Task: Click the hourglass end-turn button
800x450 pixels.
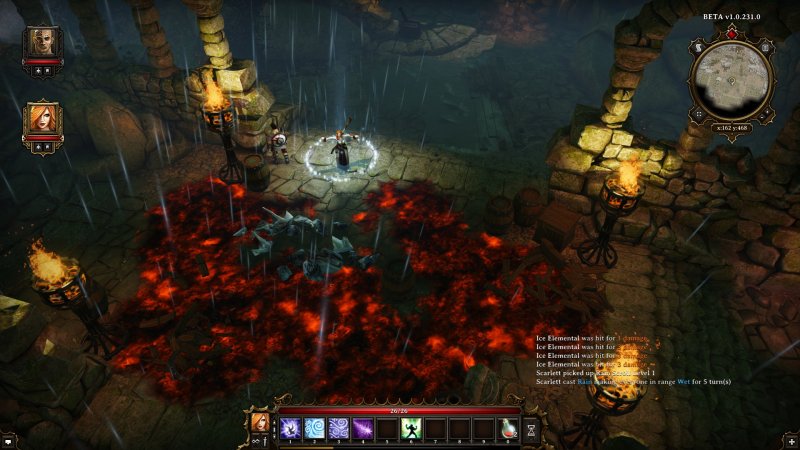Action: tap(532, 428)
